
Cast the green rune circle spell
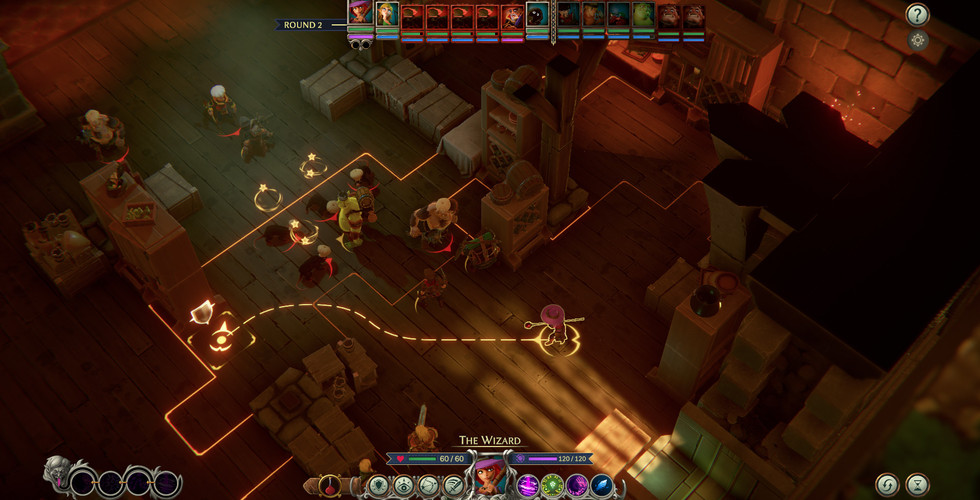(x=552, y=486)
